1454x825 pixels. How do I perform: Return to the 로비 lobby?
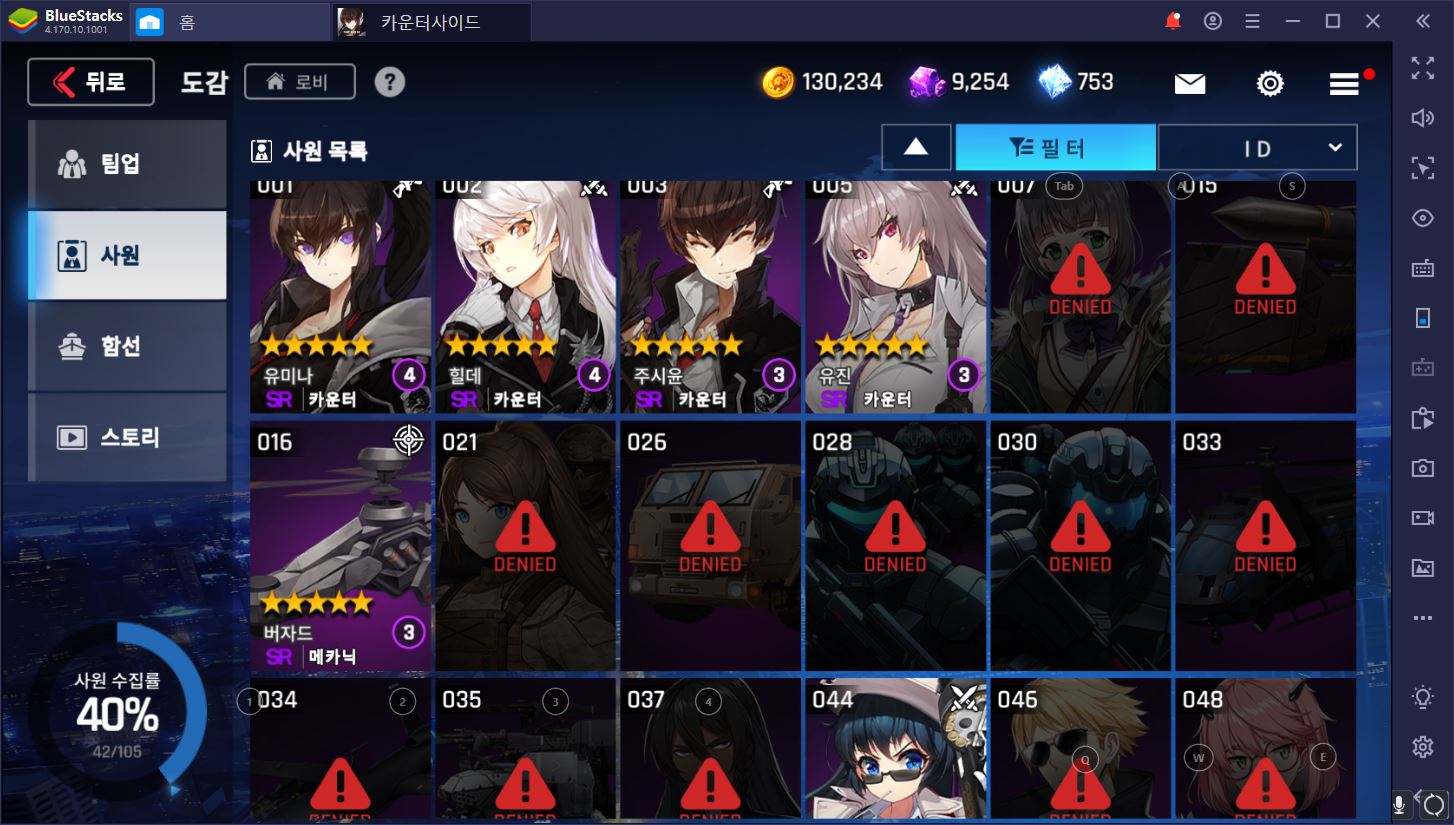click(x=299, y=82)
